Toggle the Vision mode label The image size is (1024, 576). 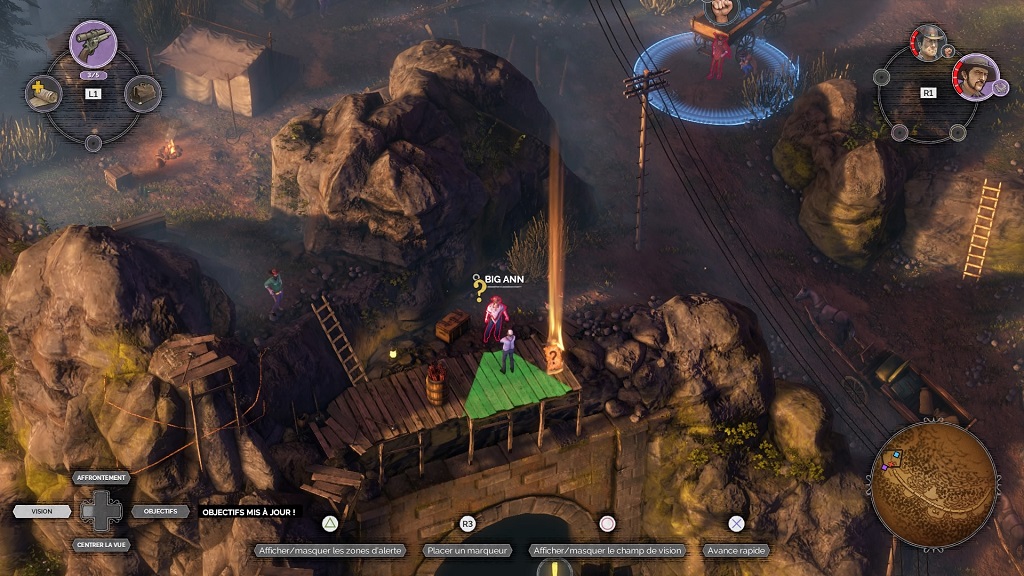(42, 511)
